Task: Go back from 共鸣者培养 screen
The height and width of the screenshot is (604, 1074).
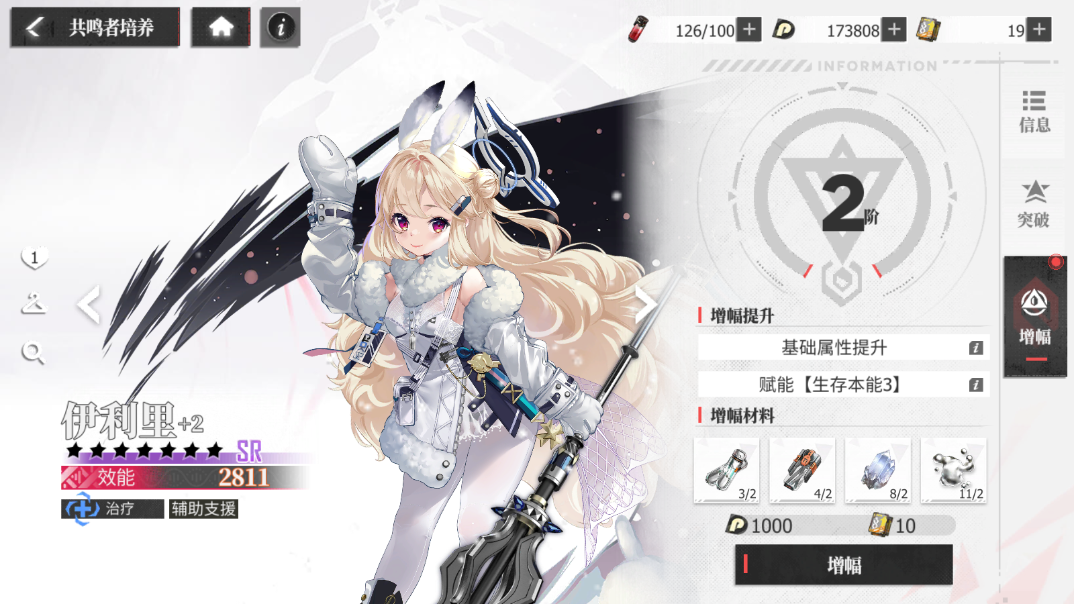Action: point(34,27)
